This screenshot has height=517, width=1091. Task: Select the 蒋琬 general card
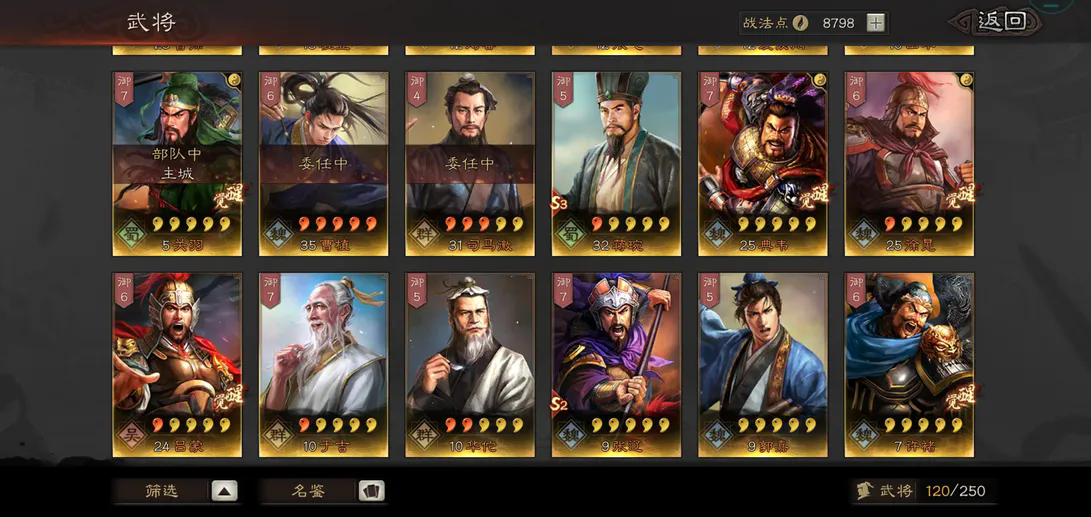(616, 163)
